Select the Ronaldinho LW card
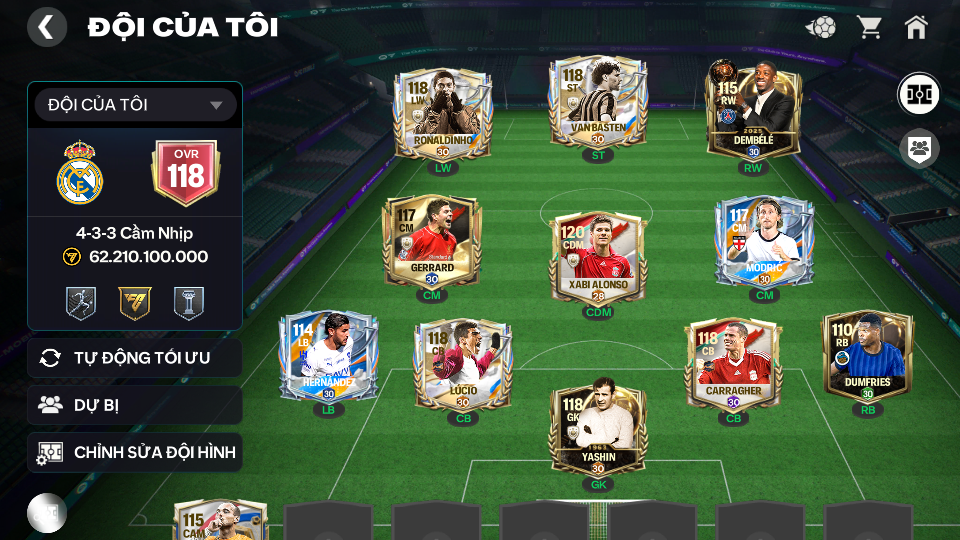 tap(441, 115)
